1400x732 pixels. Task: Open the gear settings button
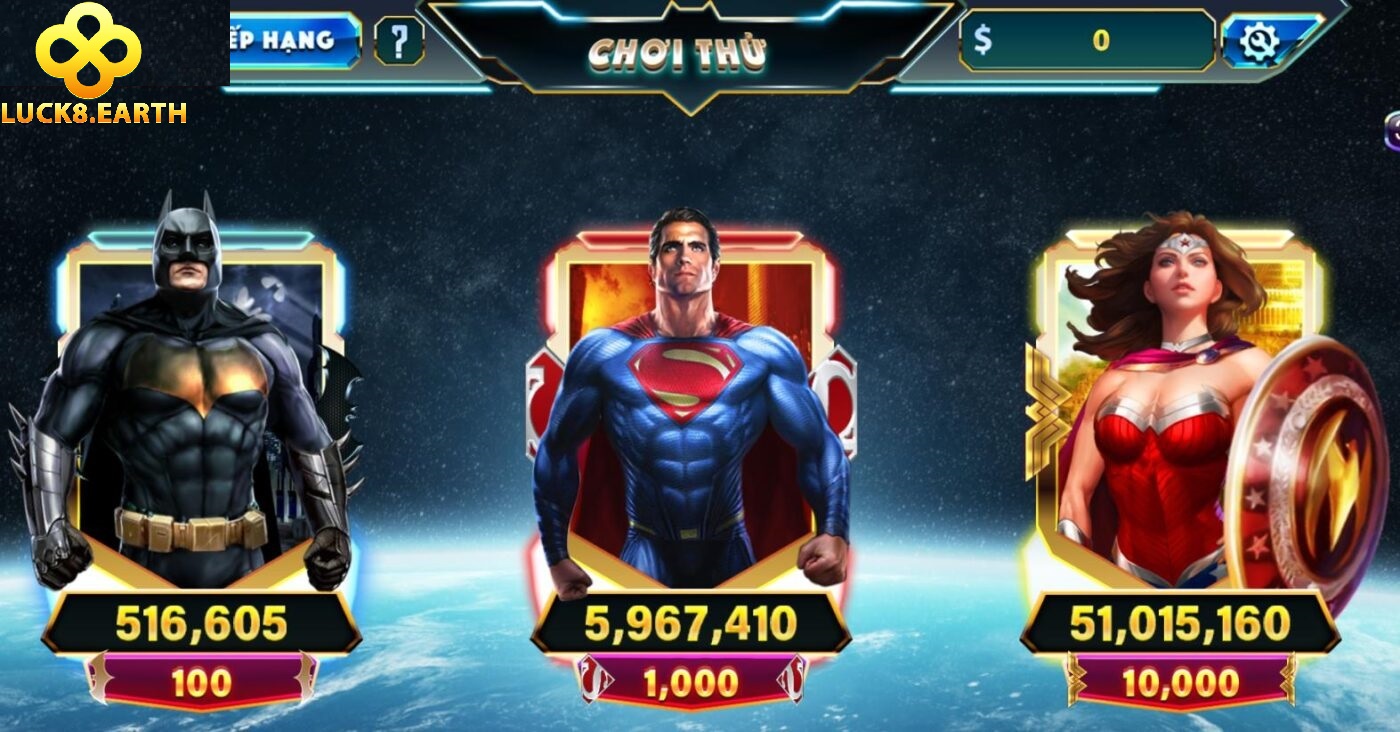[1258, 41]
